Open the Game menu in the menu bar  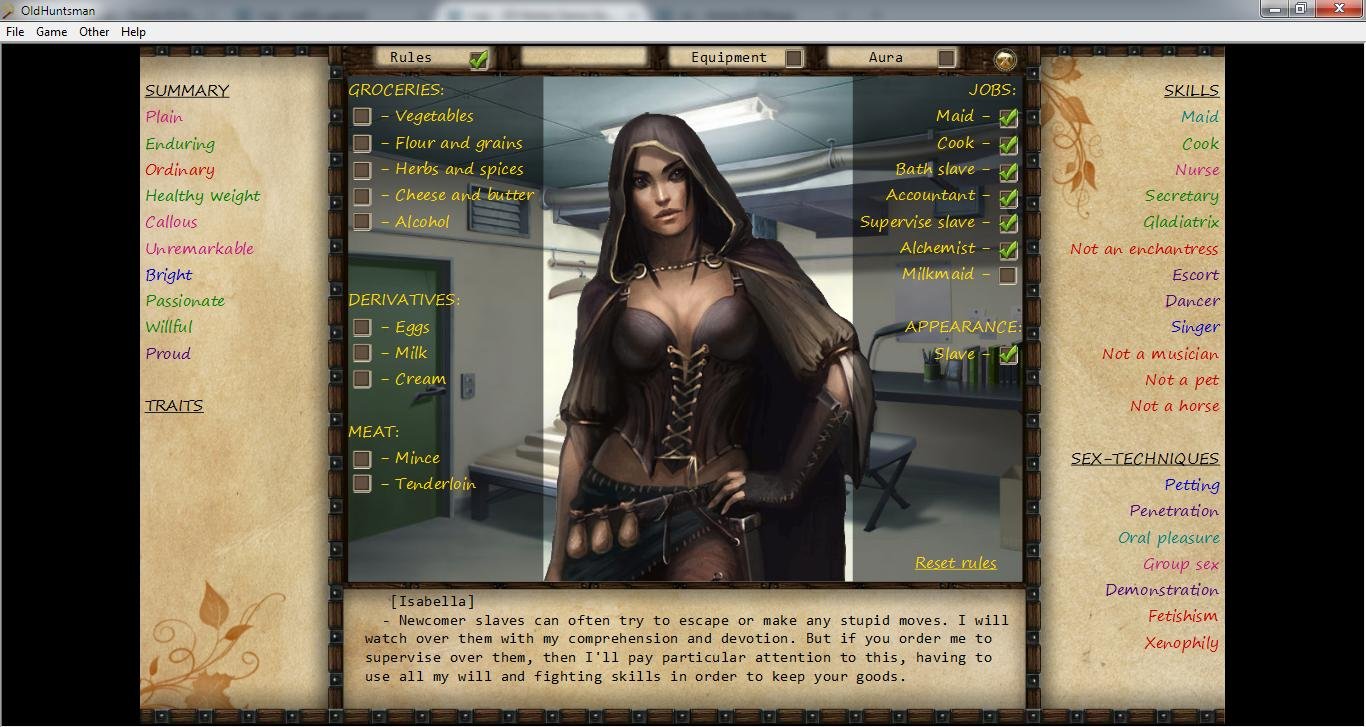pyautogui.click(x=51, y=32)
